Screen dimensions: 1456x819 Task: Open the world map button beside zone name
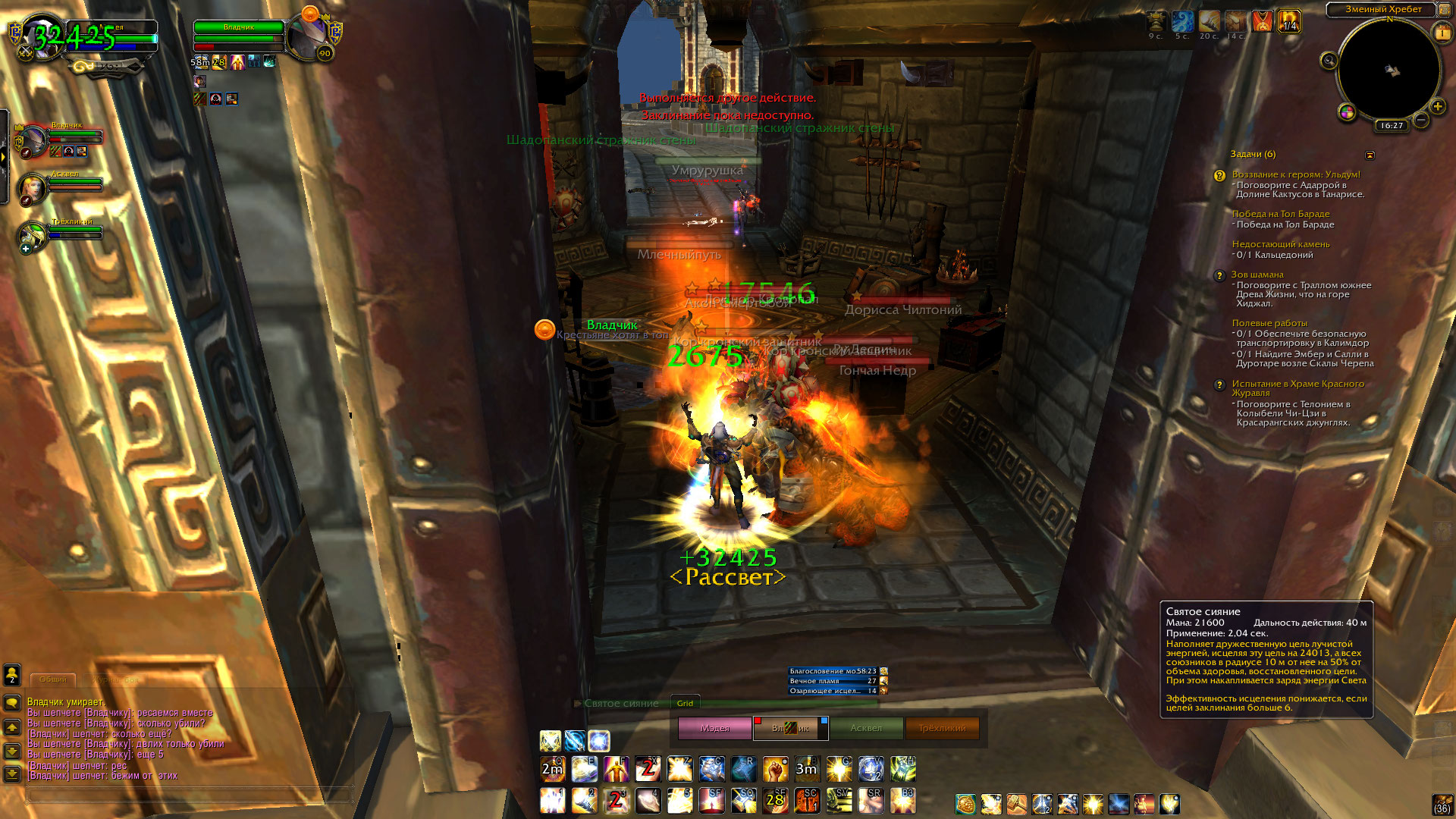pyautogui.click(x=1444, y=10)
